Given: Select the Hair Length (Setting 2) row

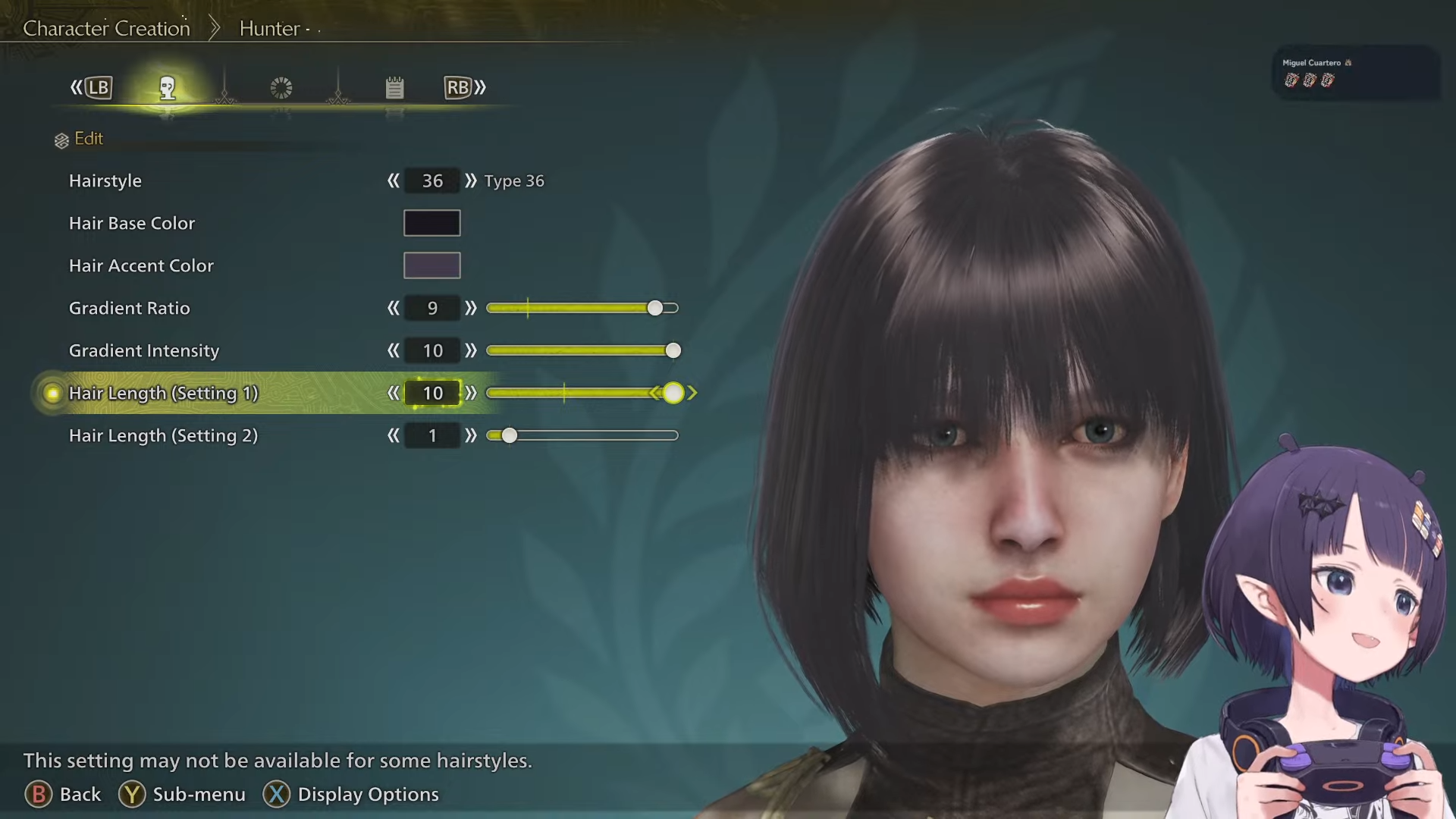Looking at the screenshot, I should pos(163,436).
